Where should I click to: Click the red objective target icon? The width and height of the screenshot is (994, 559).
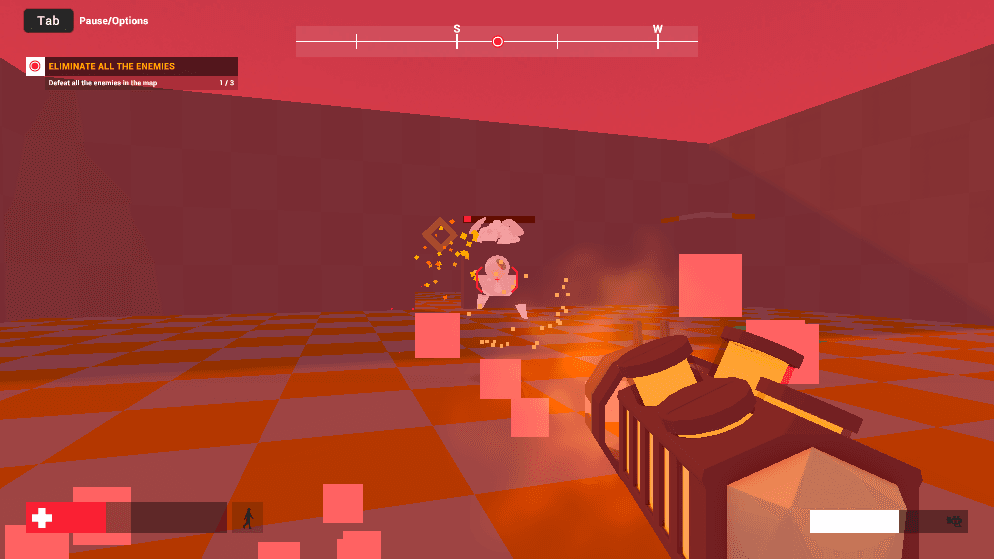coord(35,66)
